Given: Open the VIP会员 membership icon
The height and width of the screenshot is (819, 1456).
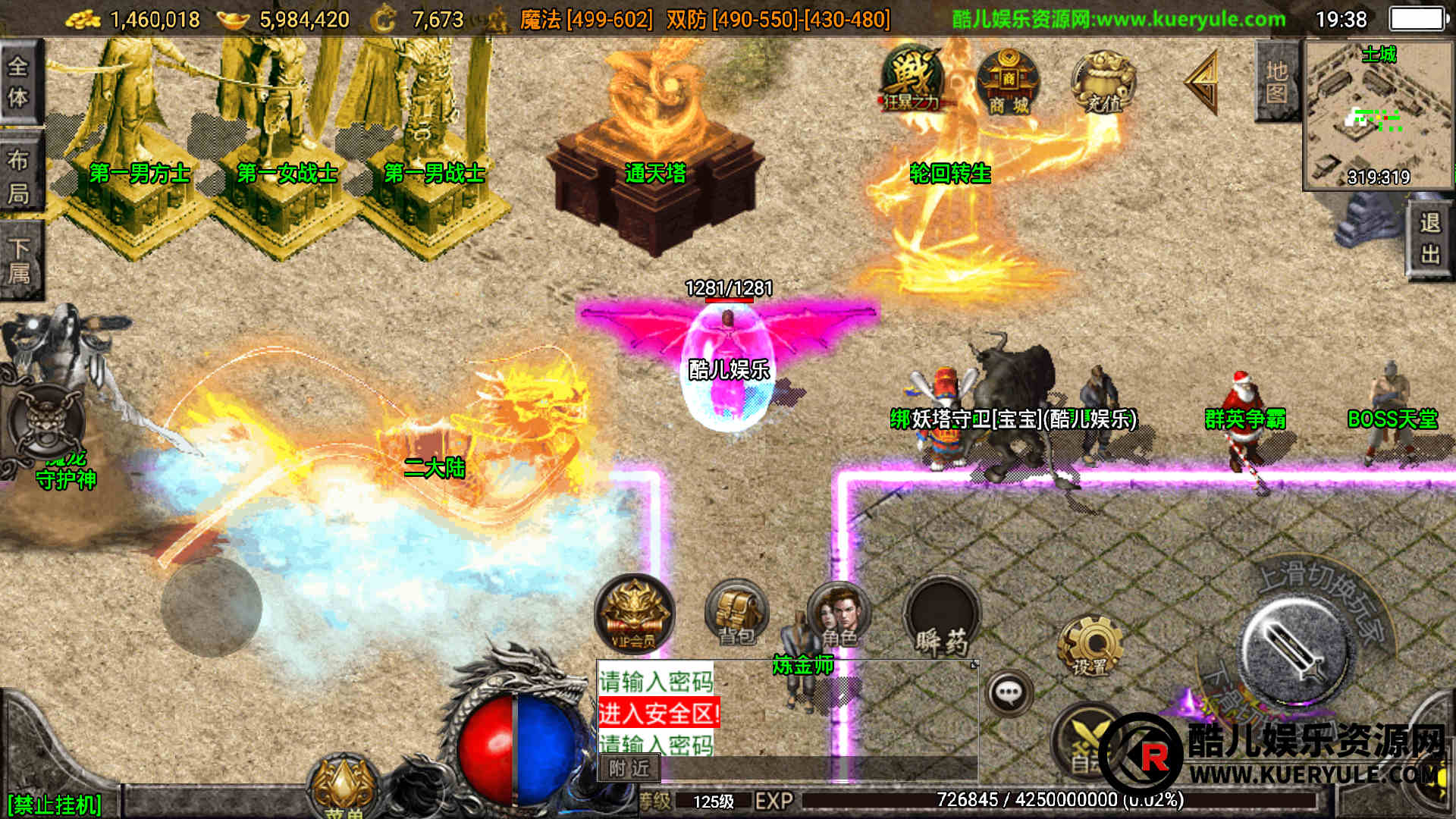Looking at the screenshot, I should [x=634, y=614].
